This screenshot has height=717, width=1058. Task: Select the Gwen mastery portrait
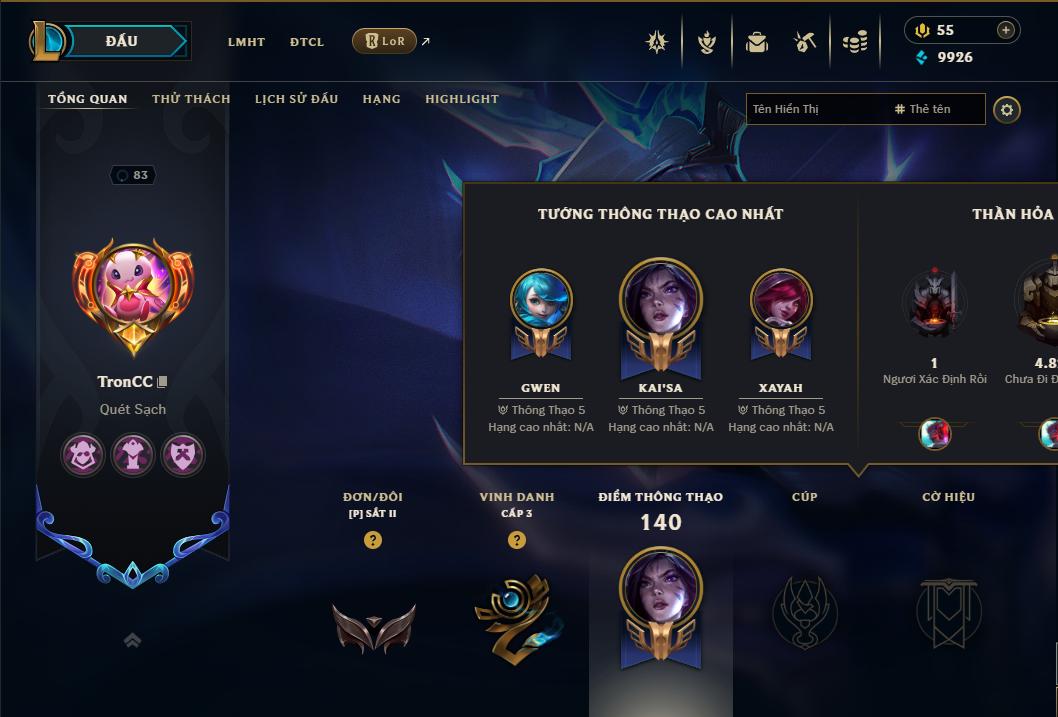541,300
